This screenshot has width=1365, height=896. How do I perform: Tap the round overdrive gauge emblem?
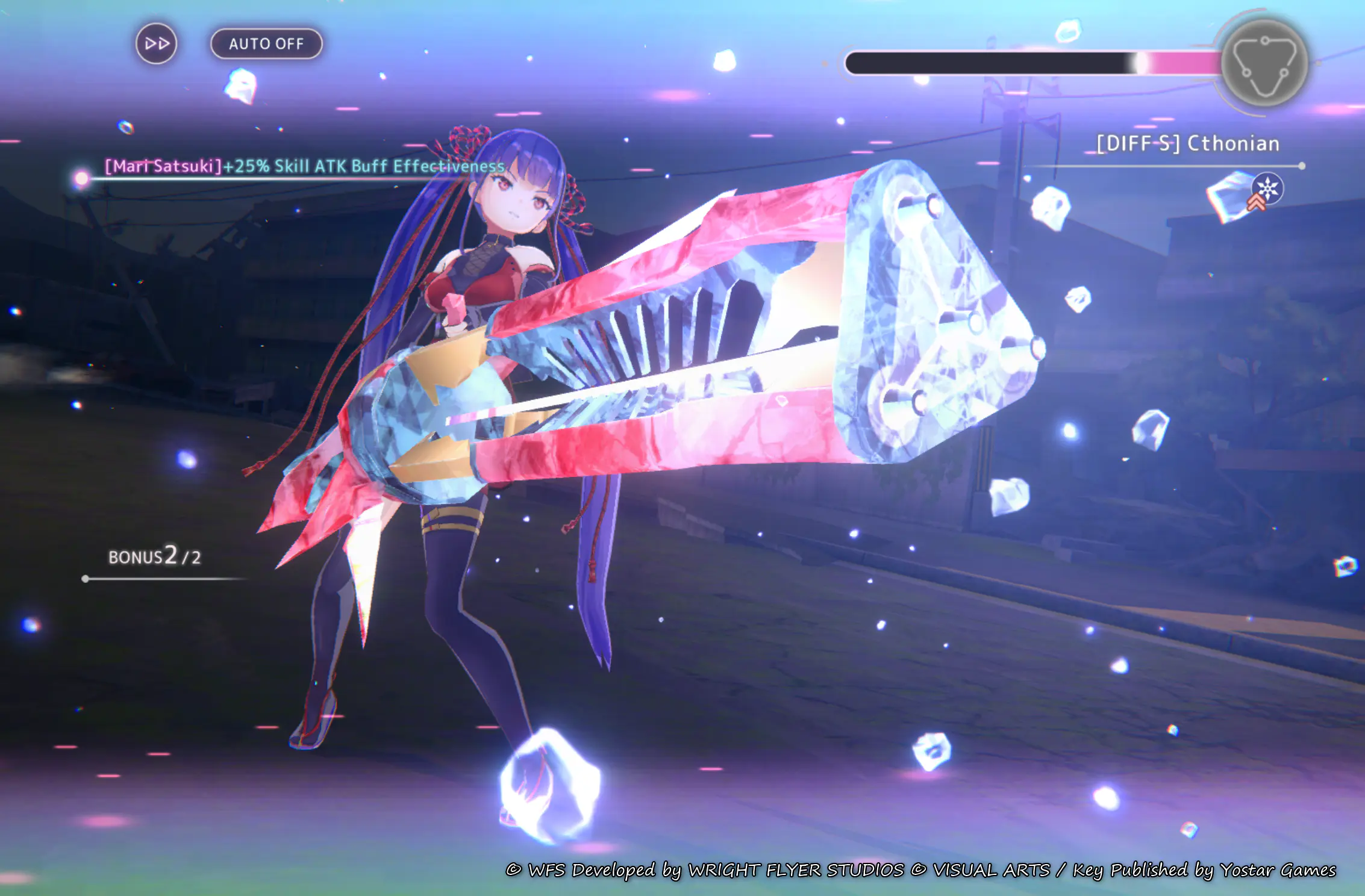pyautogui.click(x=1264, y=63)
